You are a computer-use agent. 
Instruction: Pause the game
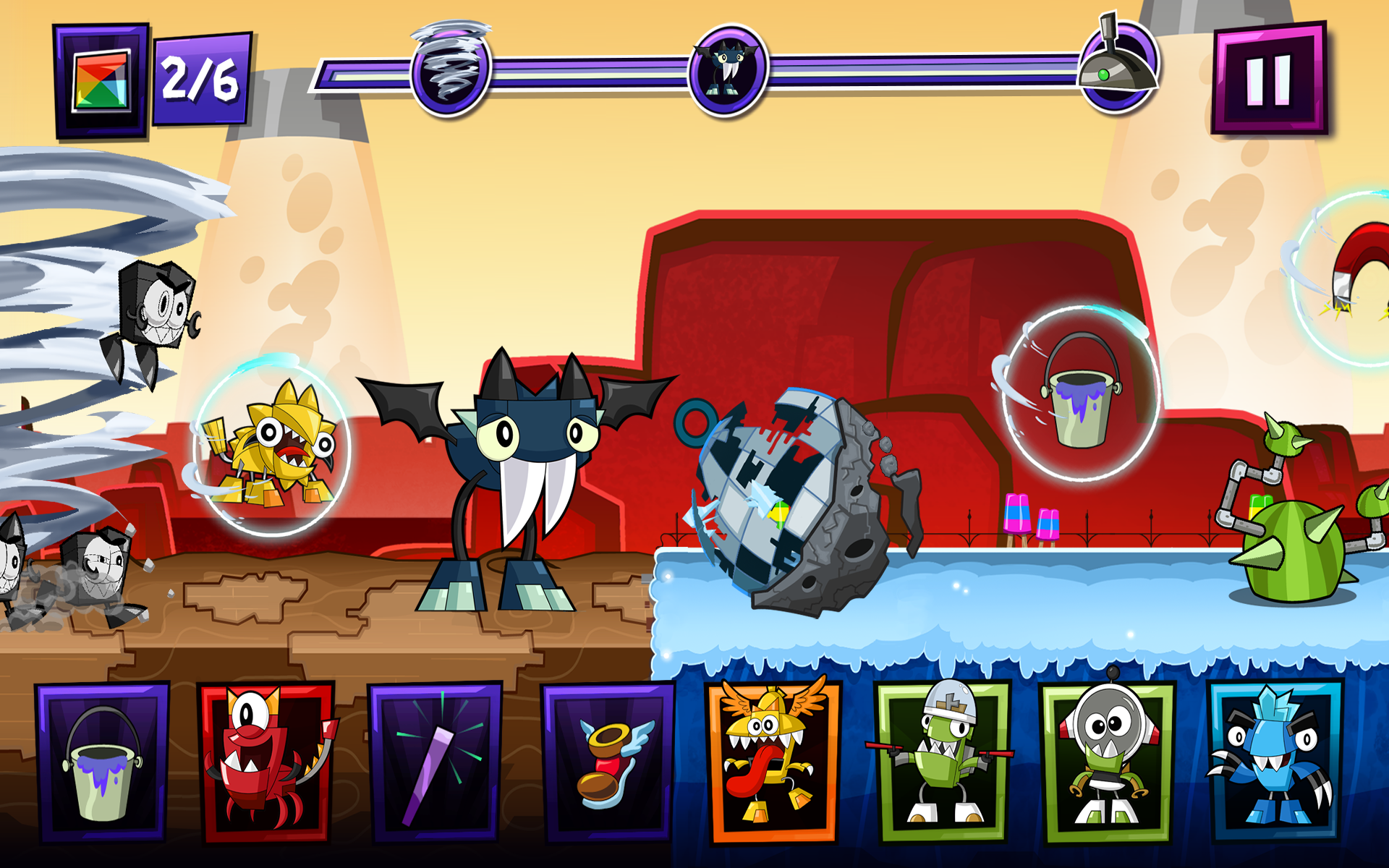1268,77
